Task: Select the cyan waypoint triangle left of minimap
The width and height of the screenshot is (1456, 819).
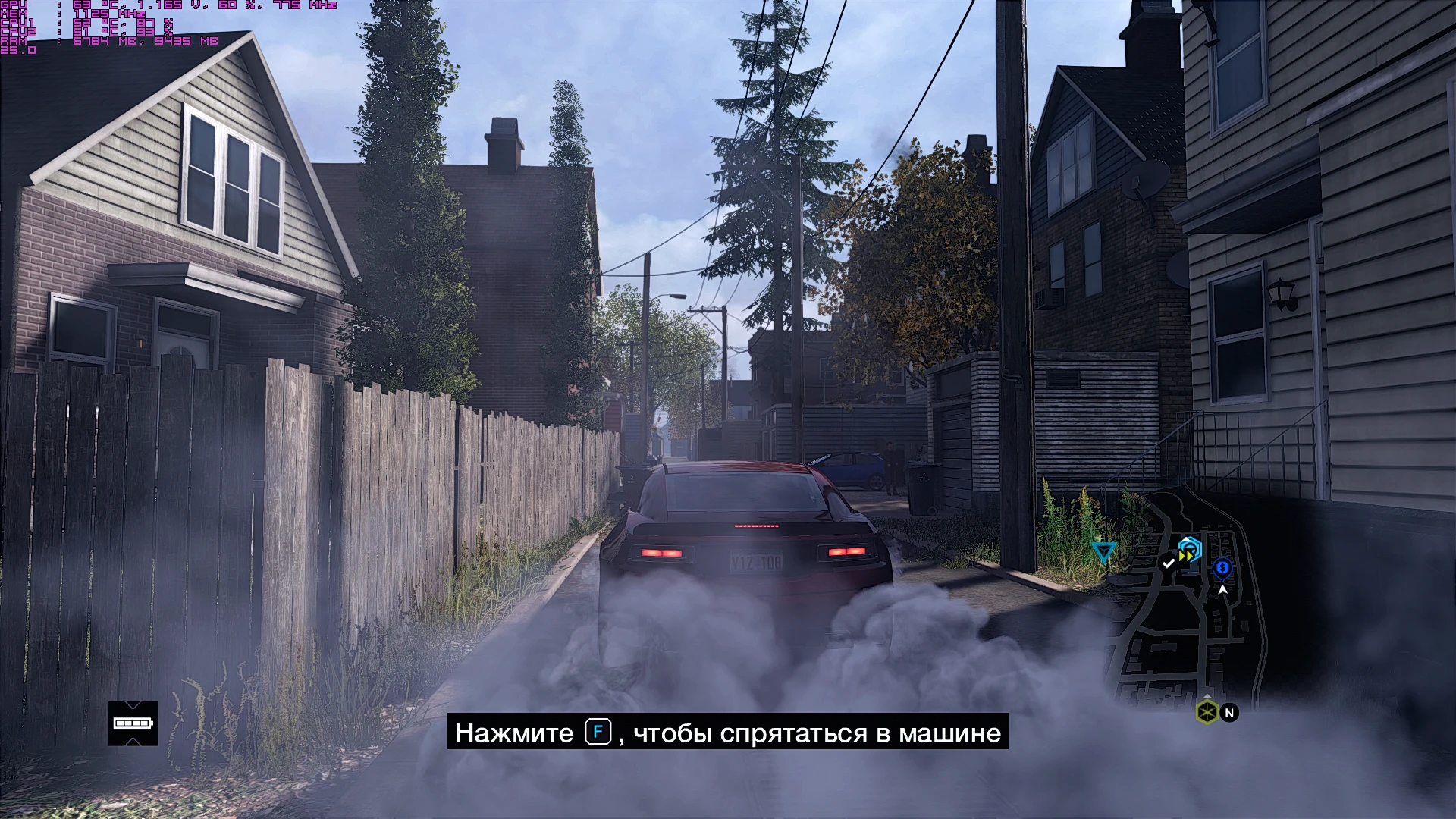Action: (x=1103, y=551)
